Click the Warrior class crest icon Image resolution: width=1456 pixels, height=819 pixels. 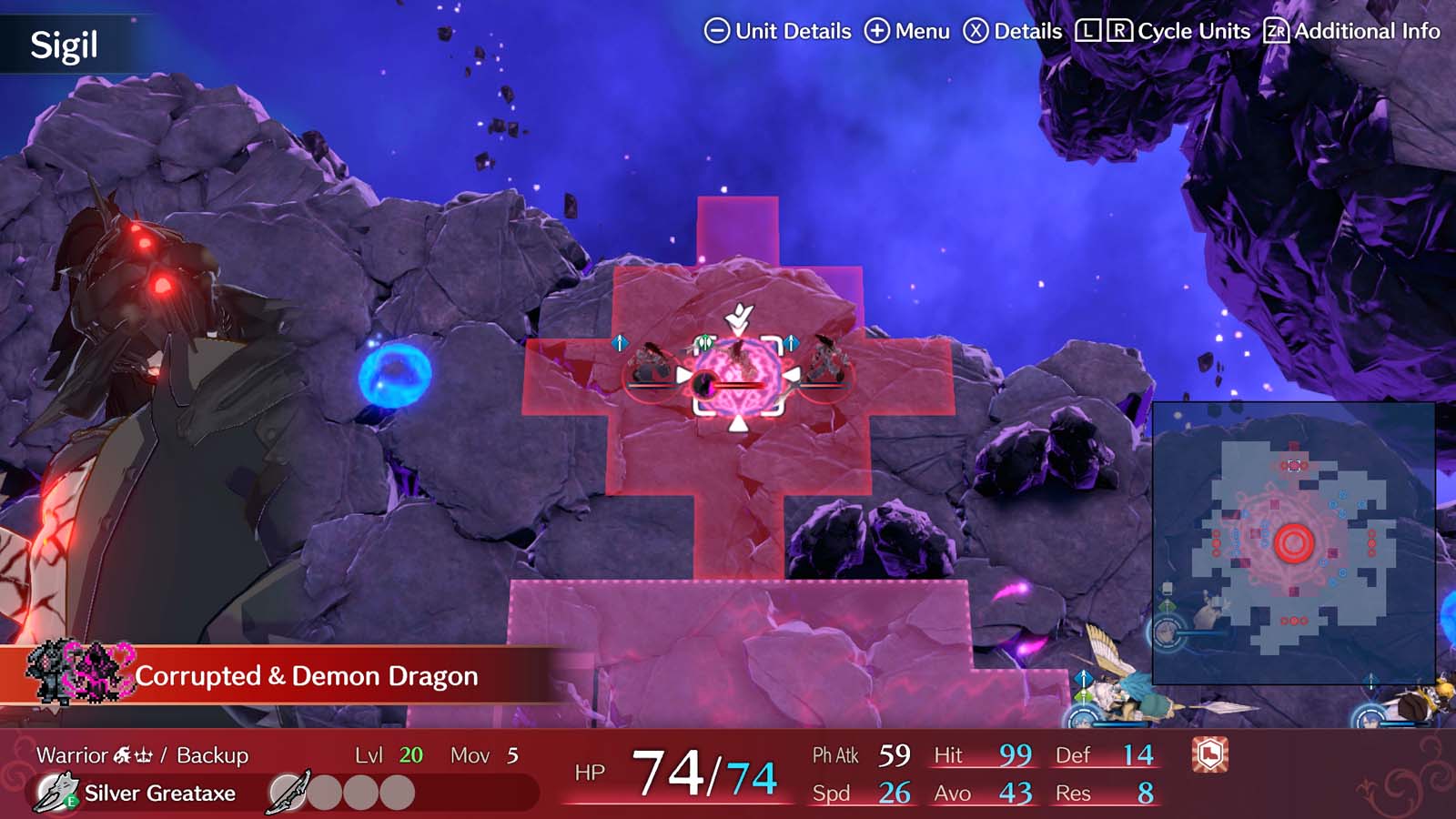coord(131,754)
